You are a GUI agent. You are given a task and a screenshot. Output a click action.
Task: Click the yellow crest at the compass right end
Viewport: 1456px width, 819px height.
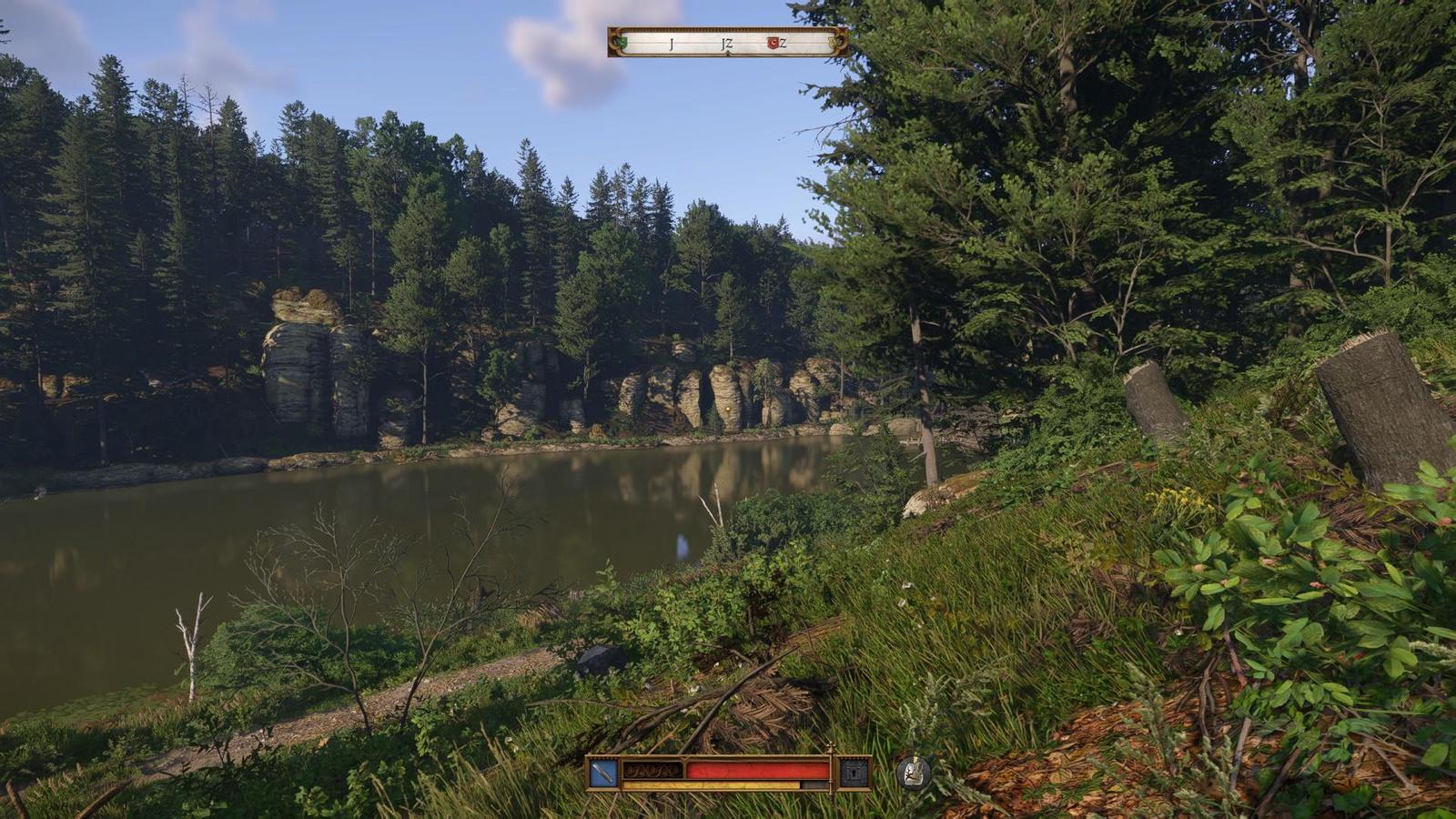(x=834, y=43)
